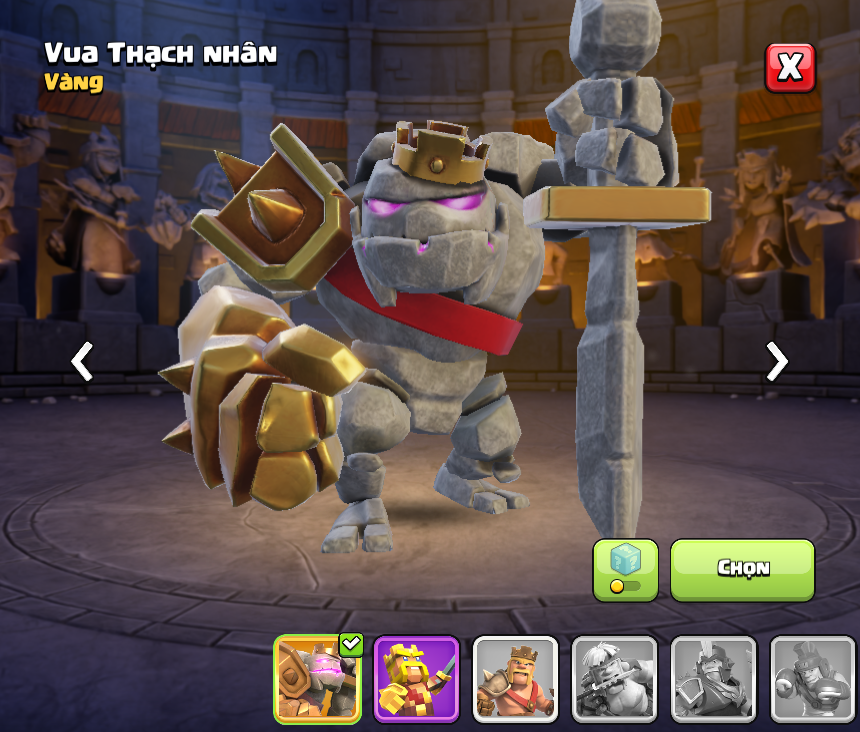860x732 pixels.
Task: Toggle the random skin cube switch
Action: click(625, 570)
